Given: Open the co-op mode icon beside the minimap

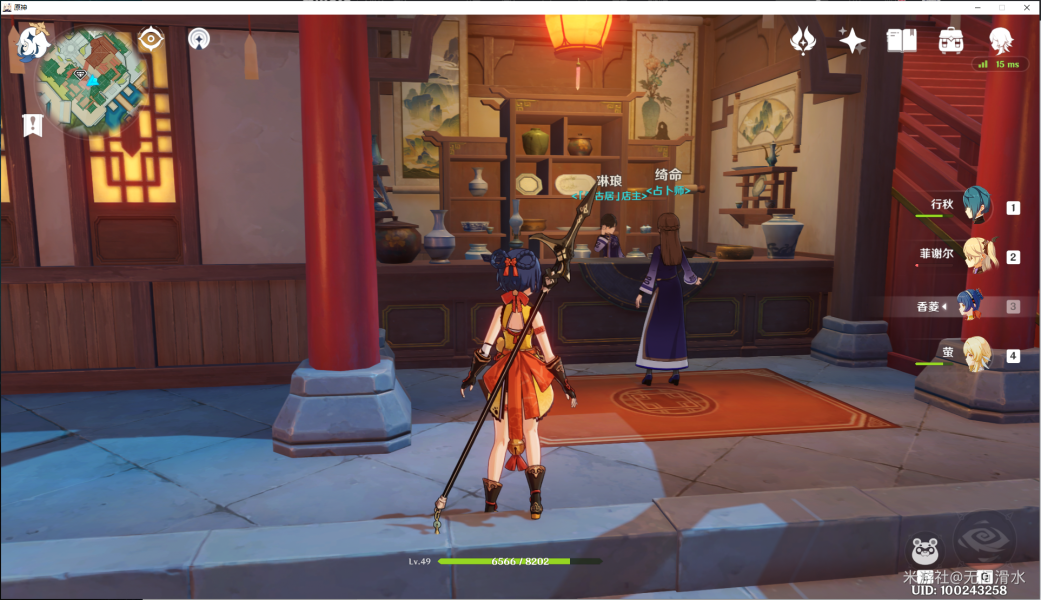Looking at the screenshot, I should 199,39.
